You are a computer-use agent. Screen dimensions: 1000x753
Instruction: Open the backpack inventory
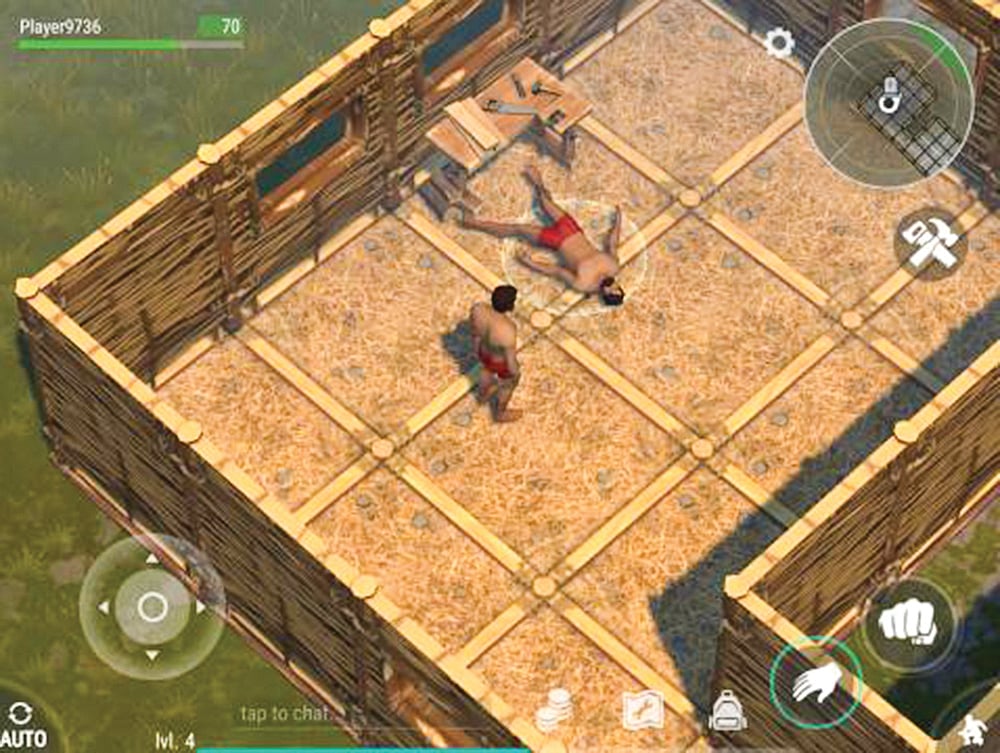[727, 711]
